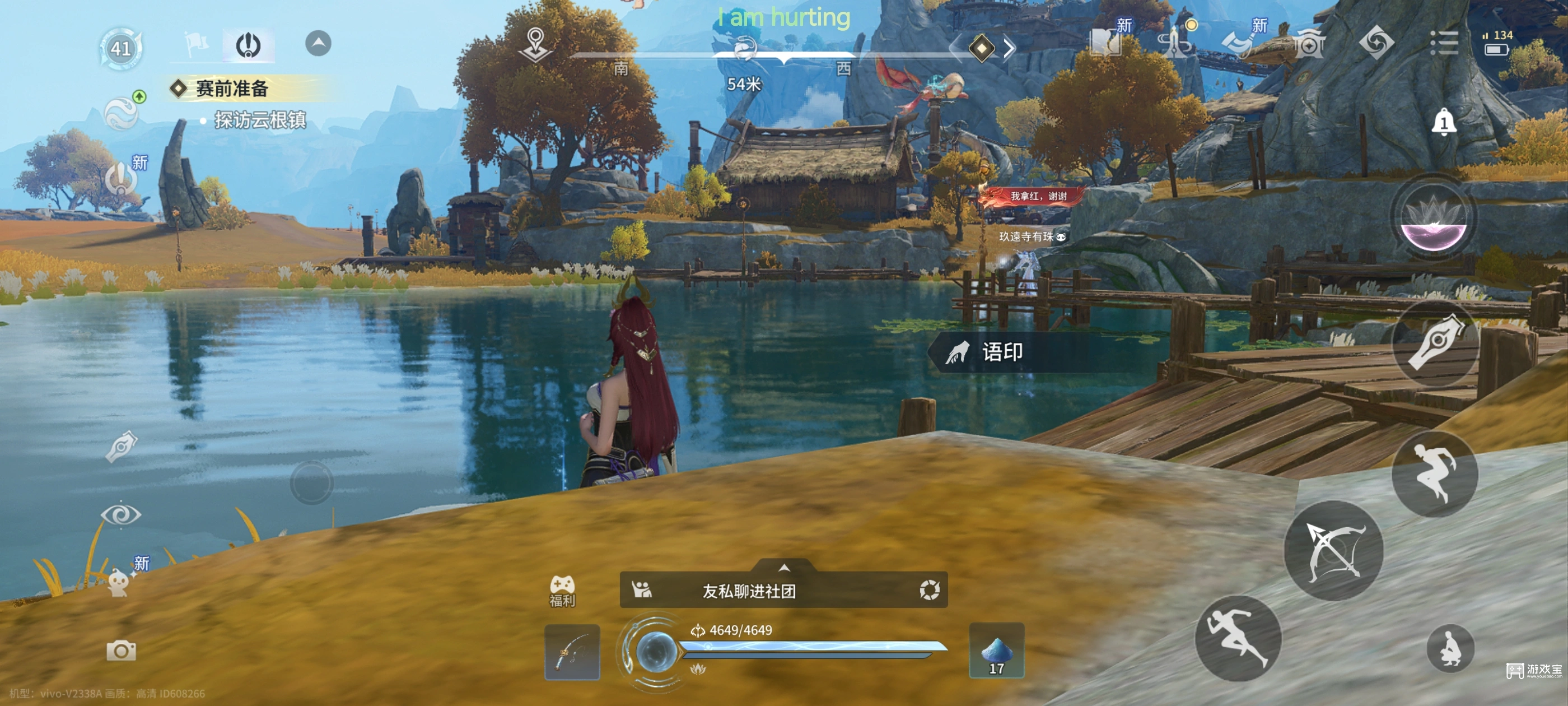Viewport: 1568px width, 706px height.
Task: Expand the chat panel with the up arrow
Action: point(784,567)
